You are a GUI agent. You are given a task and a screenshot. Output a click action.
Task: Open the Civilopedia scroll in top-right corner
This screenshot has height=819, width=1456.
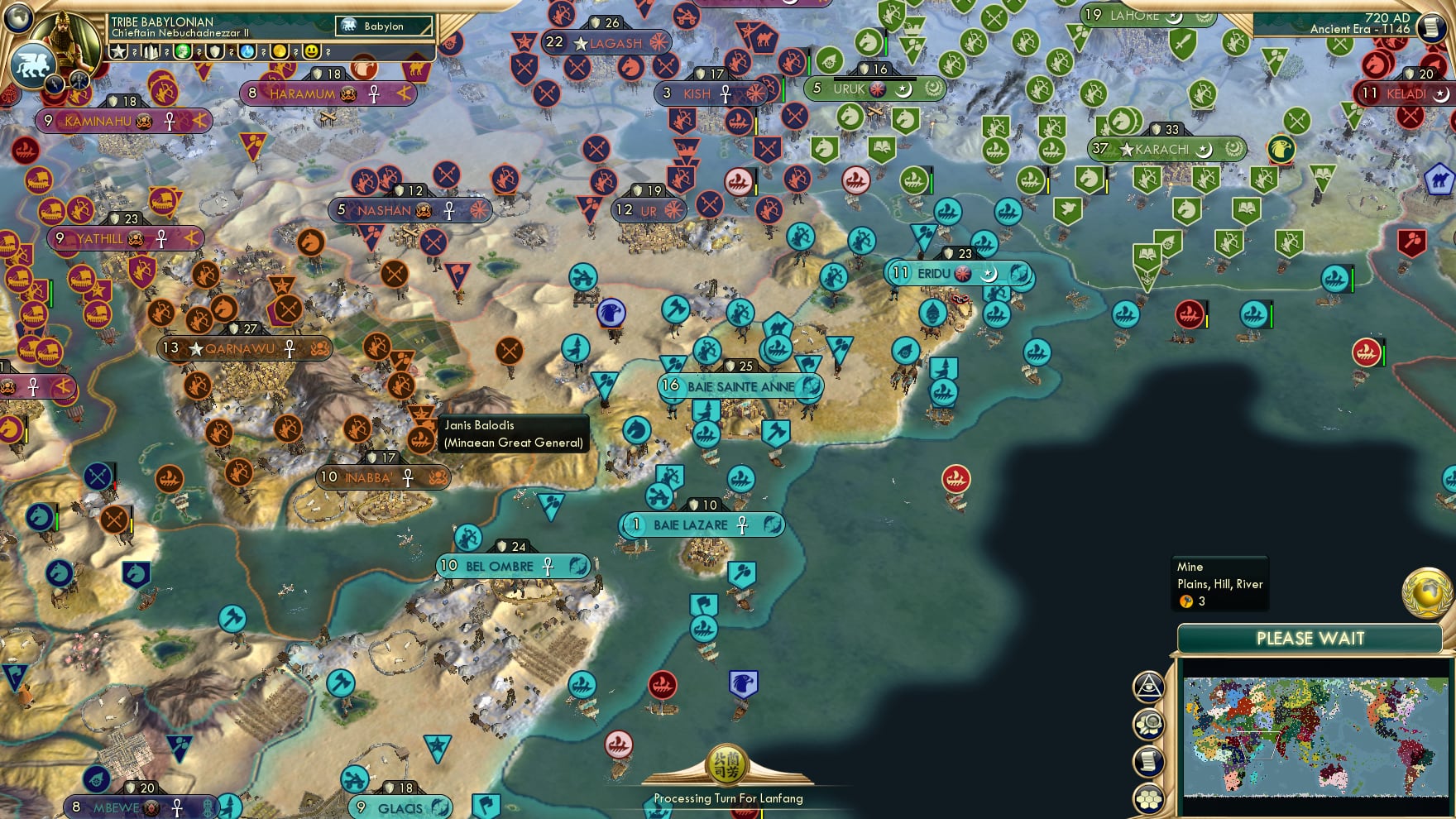pos(1433,27)
